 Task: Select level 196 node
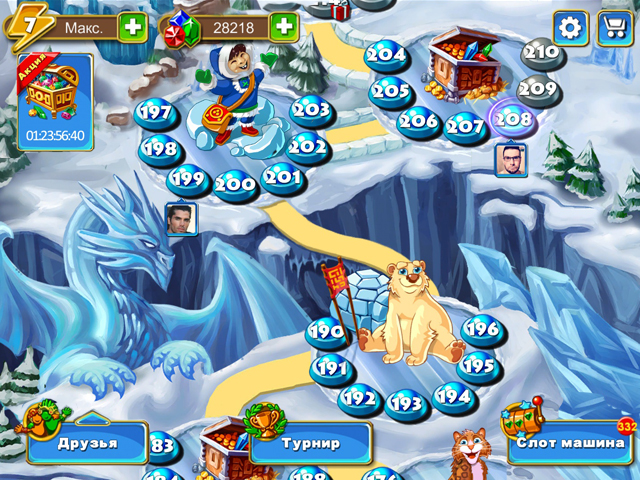tap(481, 329)
